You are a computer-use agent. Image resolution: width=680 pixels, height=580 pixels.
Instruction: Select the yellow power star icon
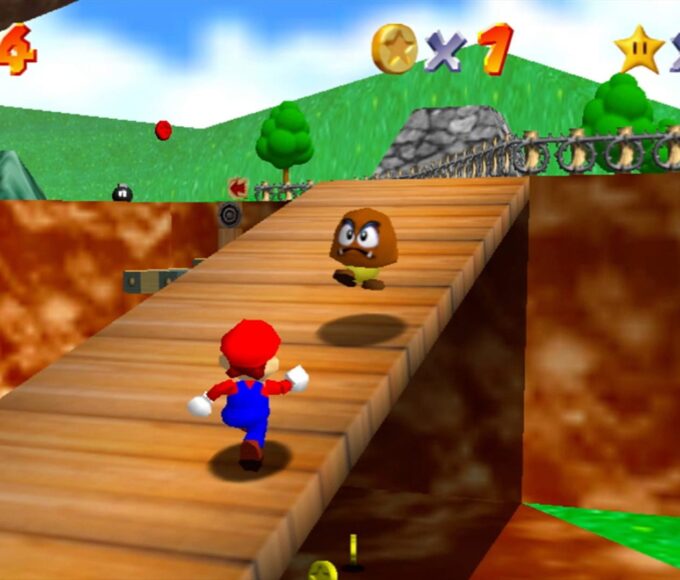point(639,49)
